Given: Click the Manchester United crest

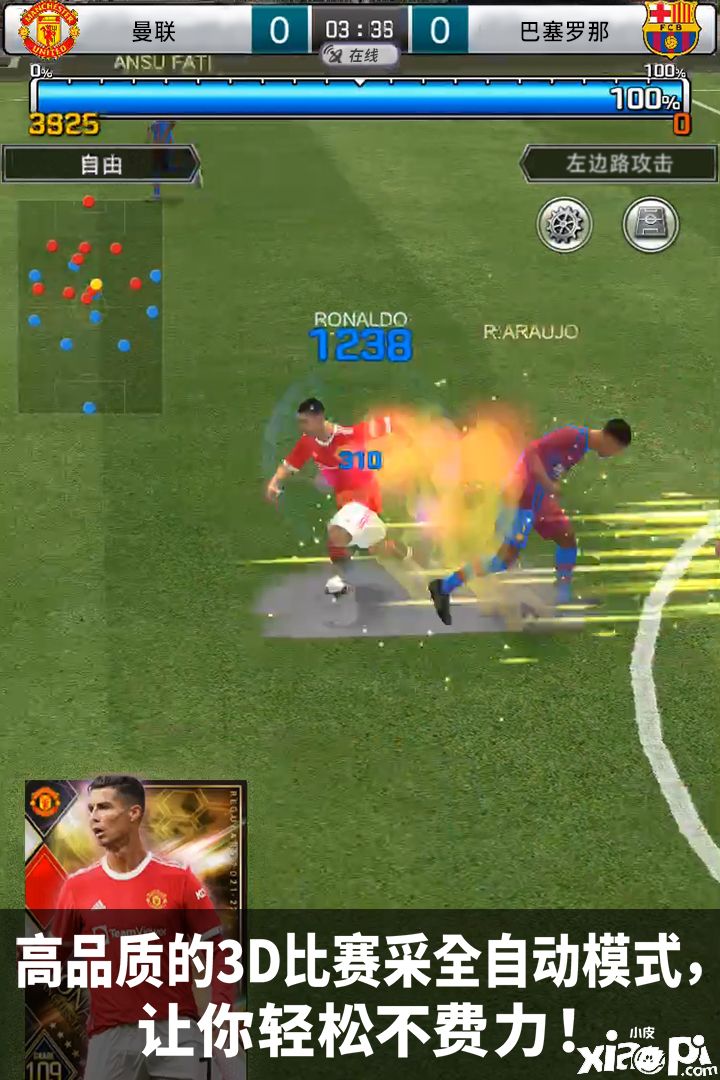Looking at the screenshot, I should click(47, 29).
